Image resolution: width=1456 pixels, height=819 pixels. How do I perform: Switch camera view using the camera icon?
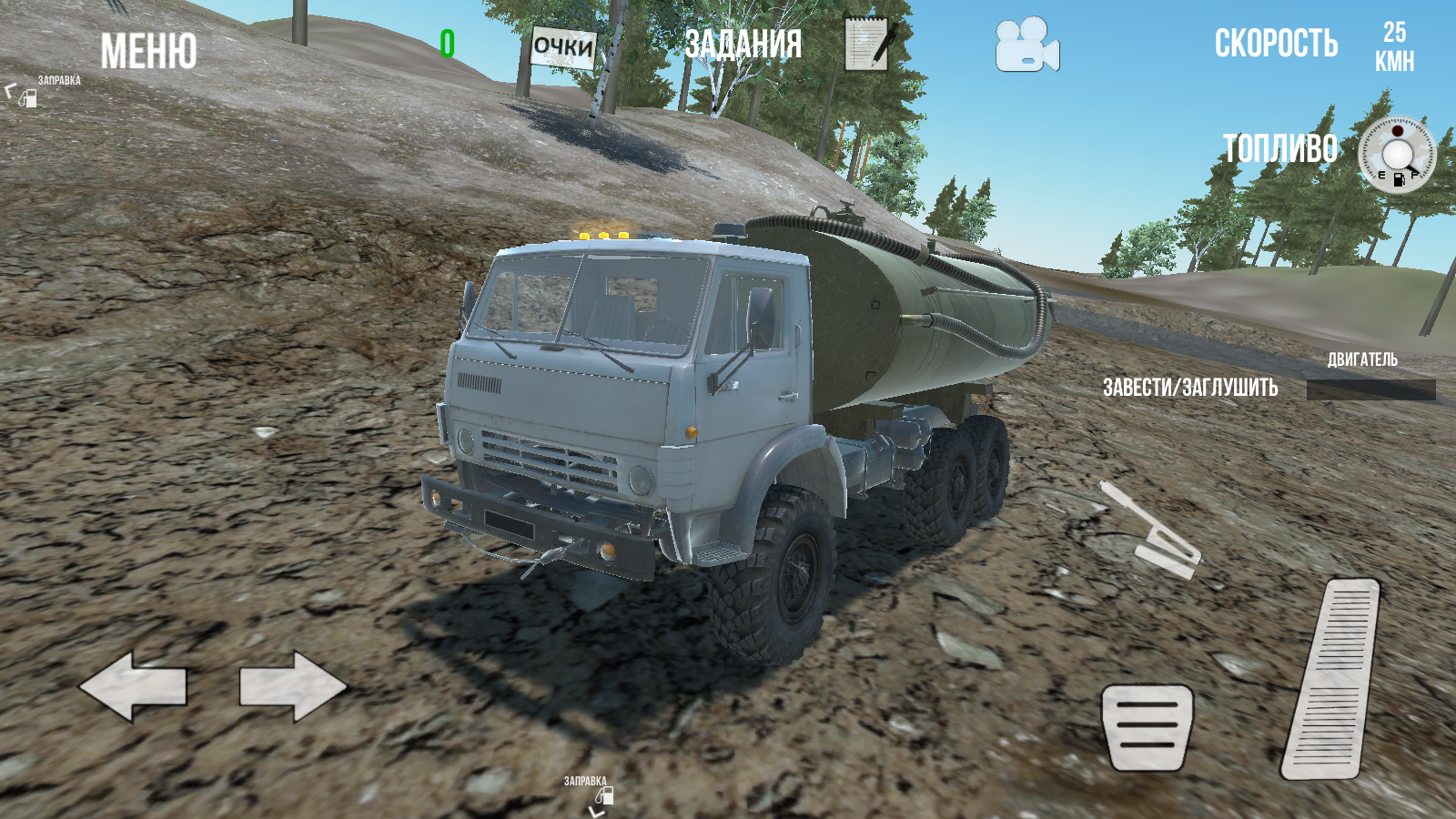click(1026, 45)
